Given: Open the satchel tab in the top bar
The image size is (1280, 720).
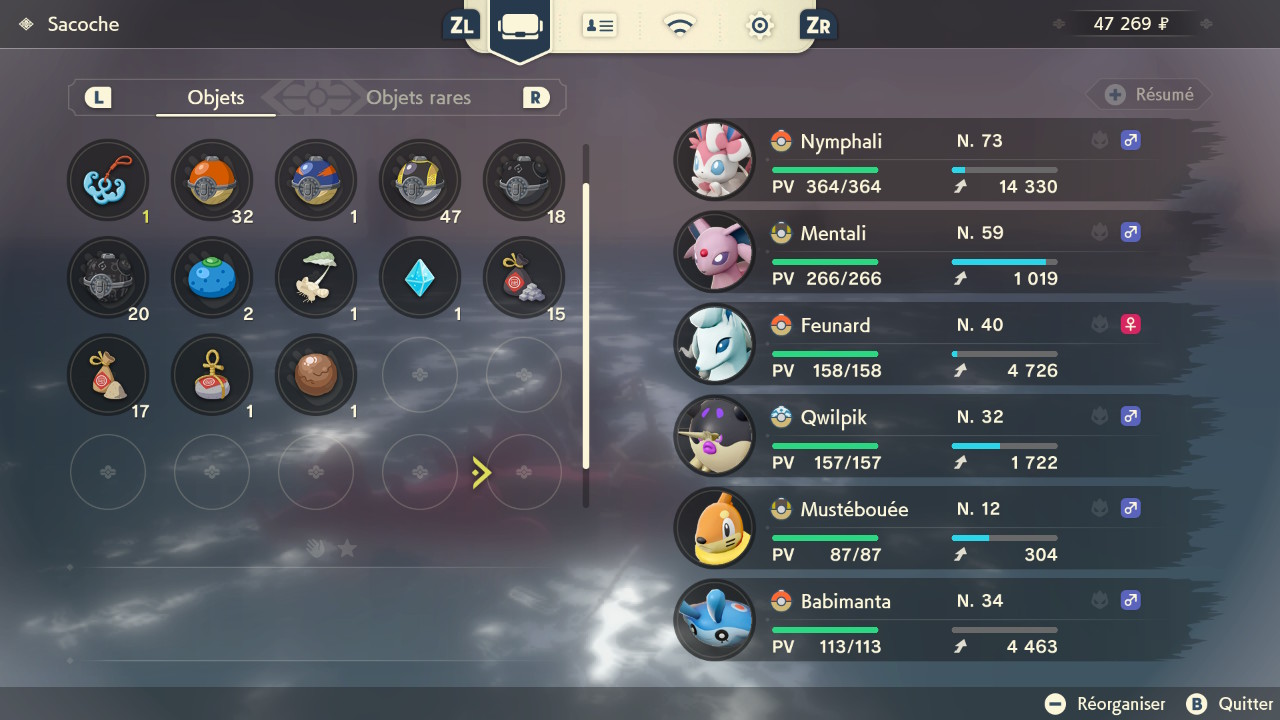Looking at the screenshot, I should point(520,25).
